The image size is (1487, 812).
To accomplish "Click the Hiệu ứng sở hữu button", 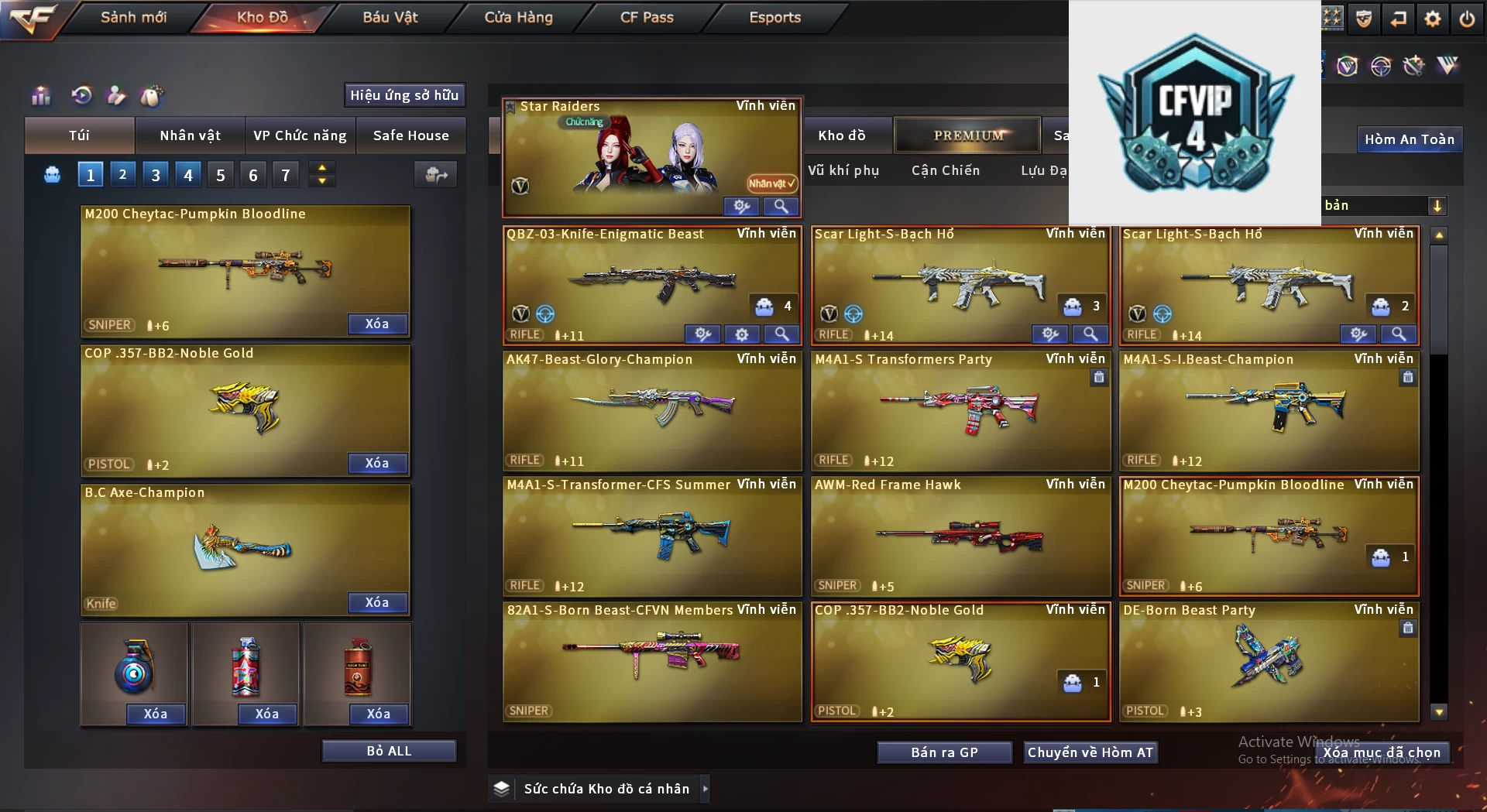I will tap(404, 95).
